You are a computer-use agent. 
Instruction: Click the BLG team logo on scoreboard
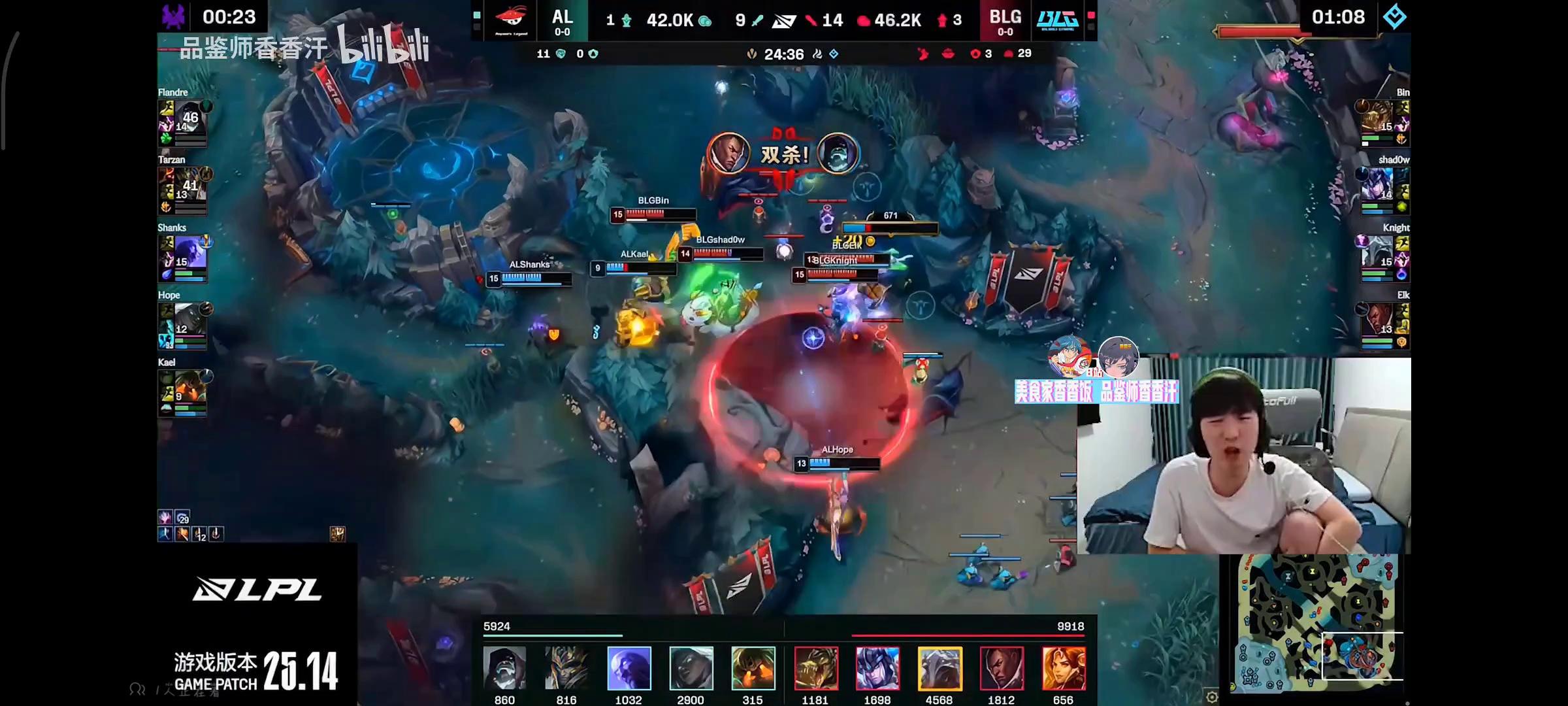pos(1058,20)
